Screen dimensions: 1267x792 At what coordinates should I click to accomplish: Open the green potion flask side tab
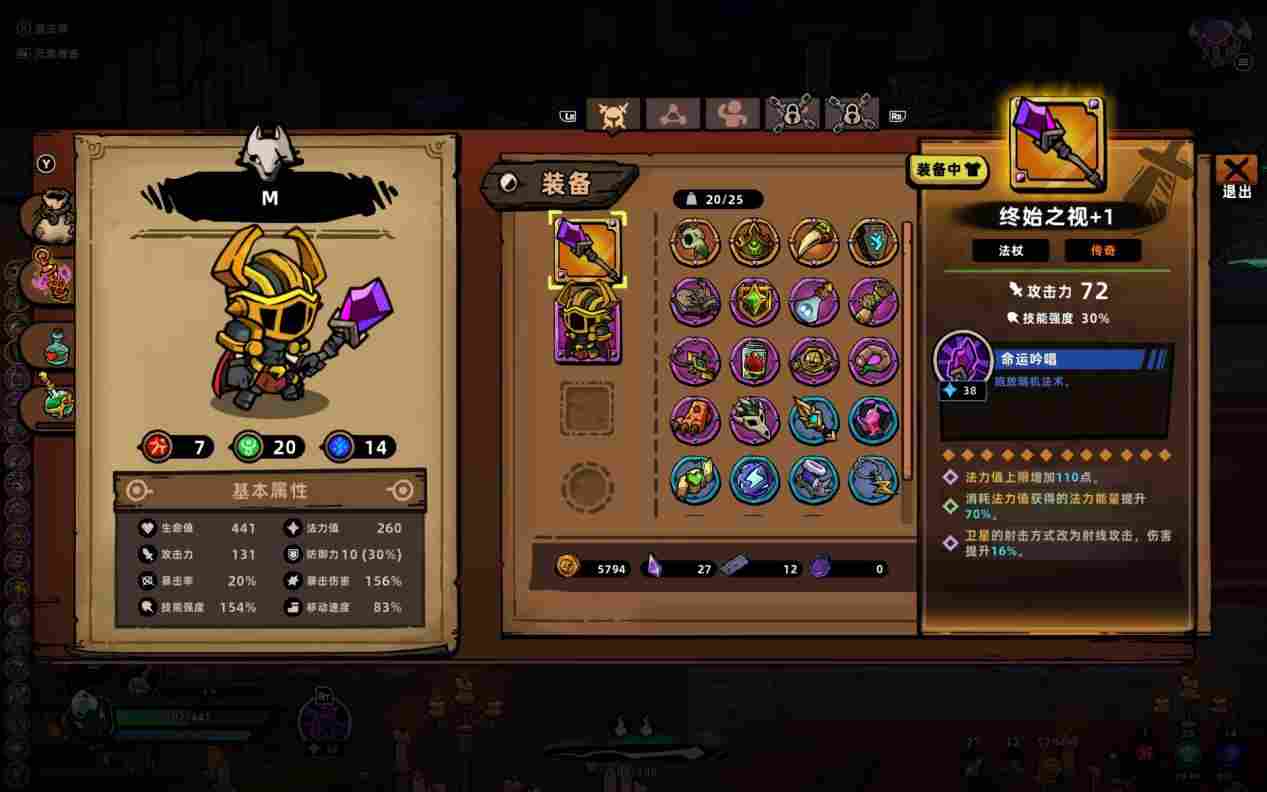pyautogui.click(x=52, y=345)
